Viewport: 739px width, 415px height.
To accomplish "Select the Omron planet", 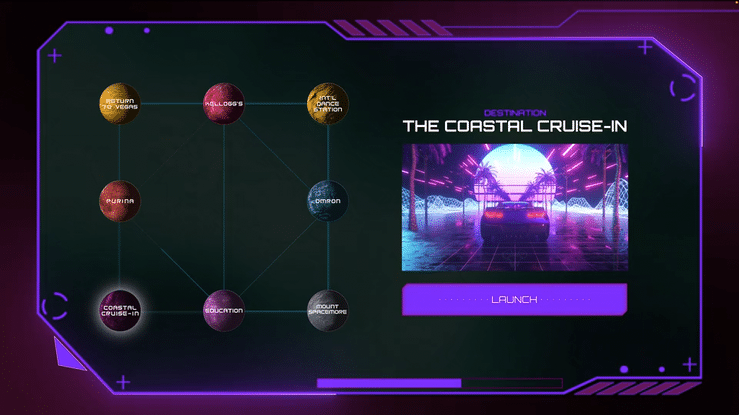I will (x=327, y=200).
